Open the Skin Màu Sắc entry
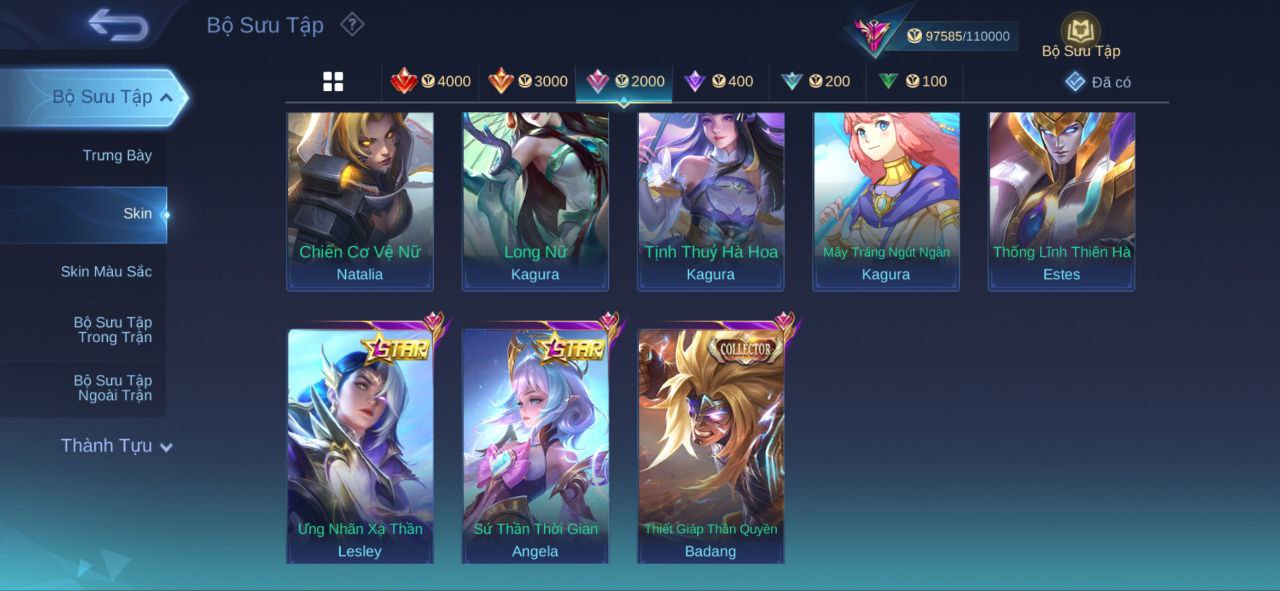This screenshot has height=591, width=1280. tap(106, 272)
